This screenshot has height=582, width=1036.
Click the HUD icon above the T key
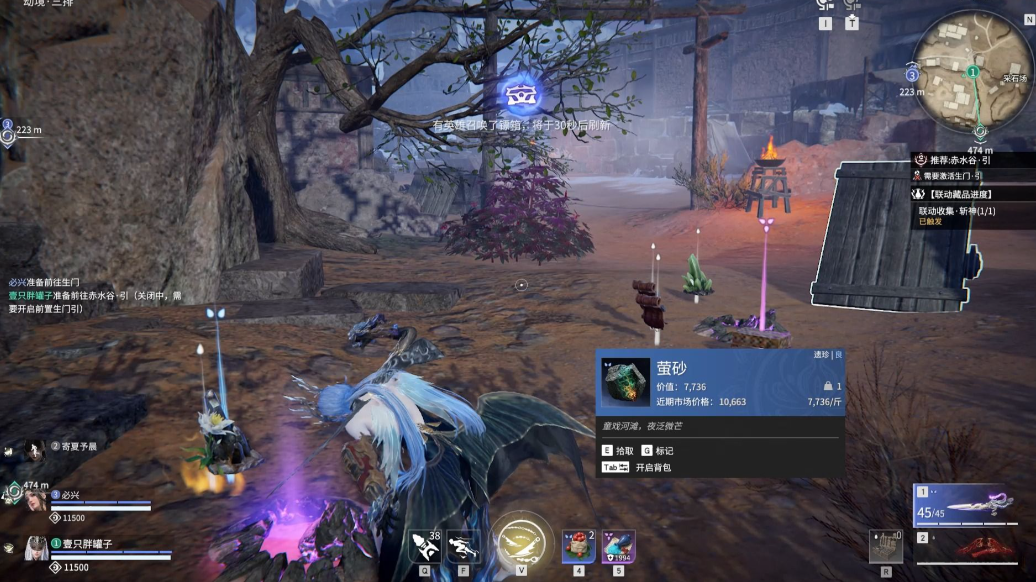click(852, 8)
